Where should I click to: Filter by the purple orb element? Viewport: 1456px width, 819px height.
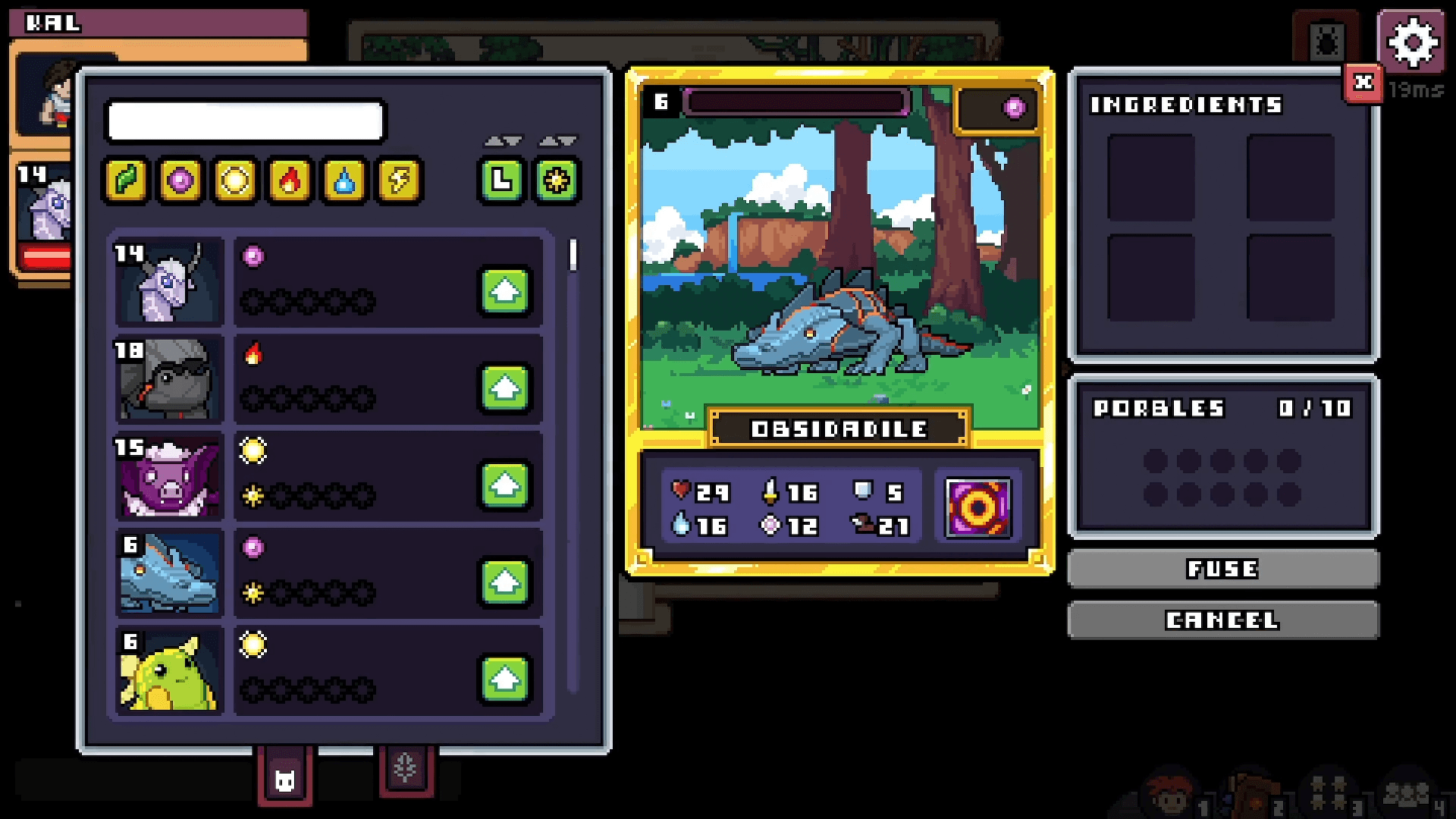point(179,180)
